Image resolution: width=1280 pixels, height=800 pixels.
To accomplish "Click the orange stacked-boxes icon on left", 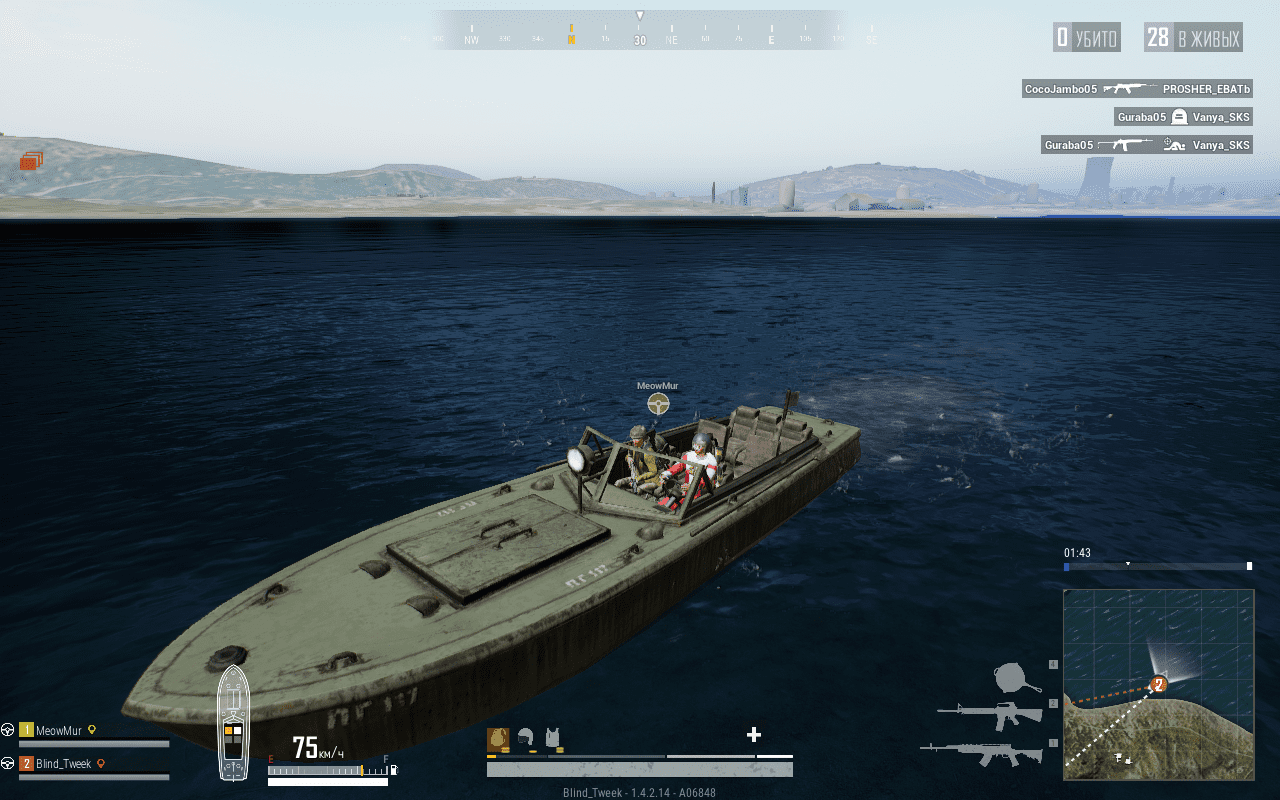I will pyautogui.click(x=31, y=160).
